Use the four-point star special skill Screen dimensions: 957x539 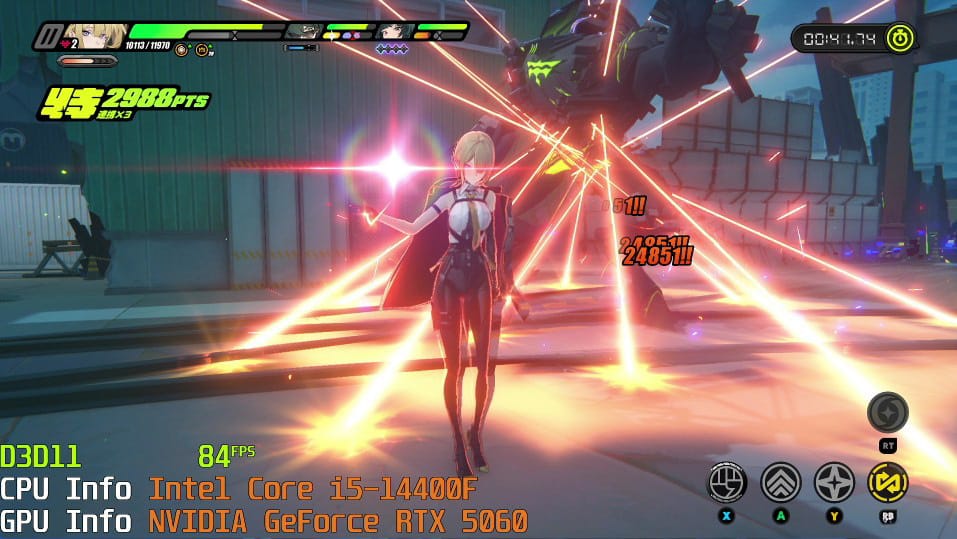click(x=833, y=482)
